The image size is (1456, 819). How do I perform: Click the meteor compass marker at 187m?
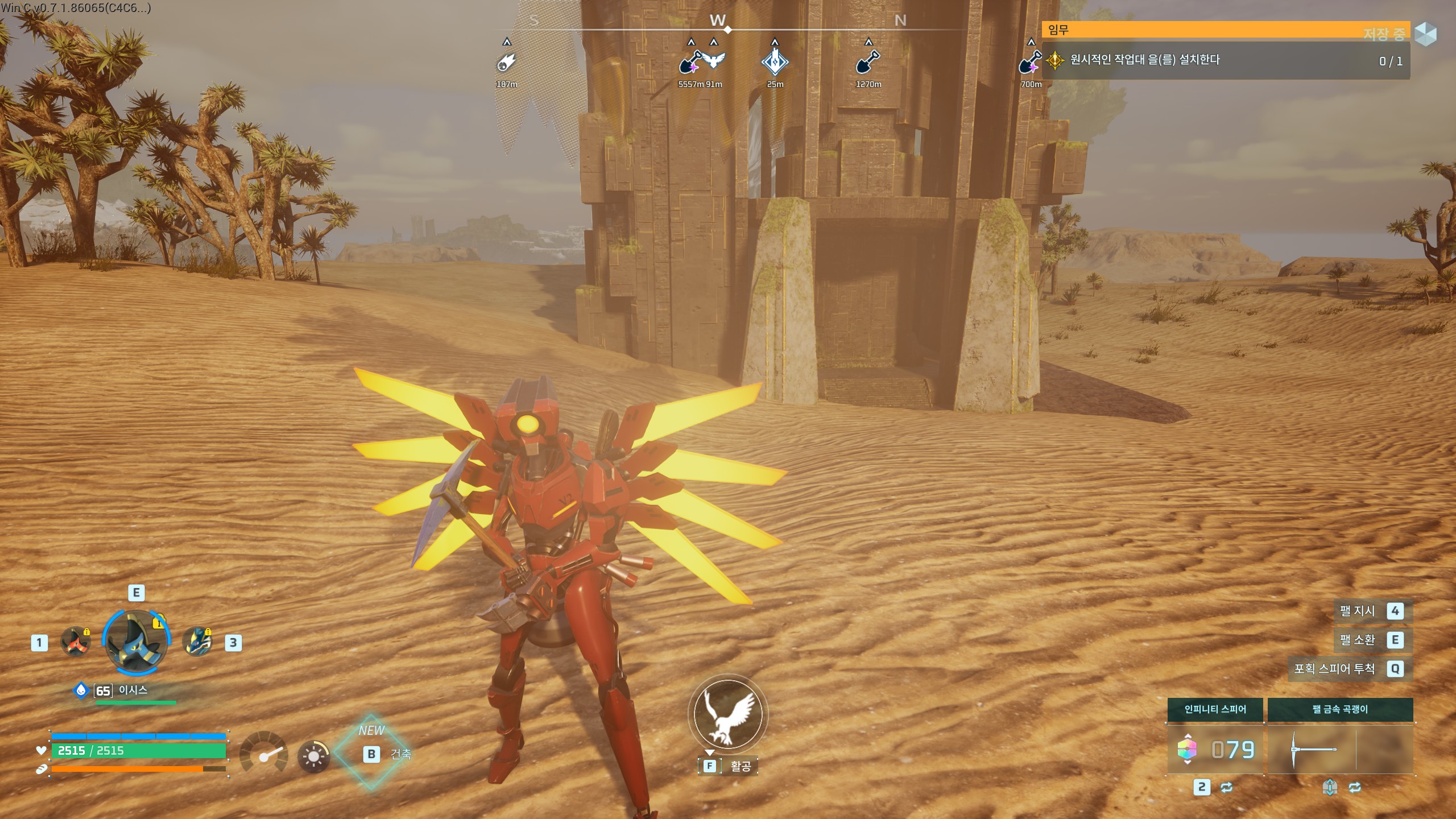(506, 63)
